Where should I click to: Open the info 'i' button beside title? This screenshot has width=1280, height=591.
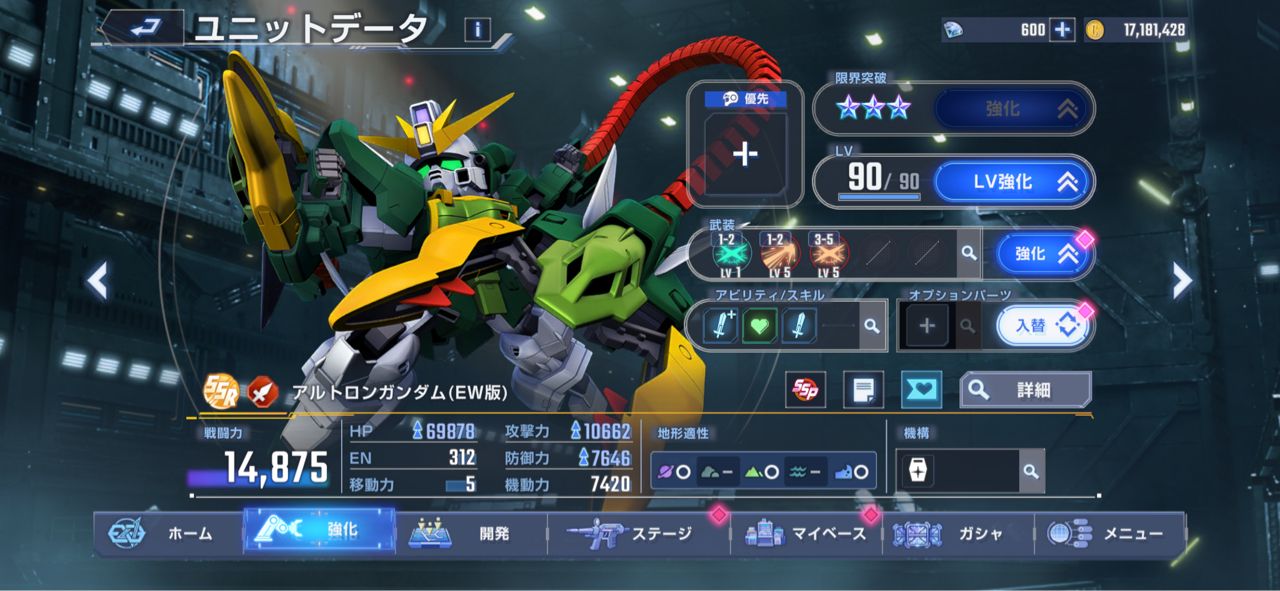(477, 30)
